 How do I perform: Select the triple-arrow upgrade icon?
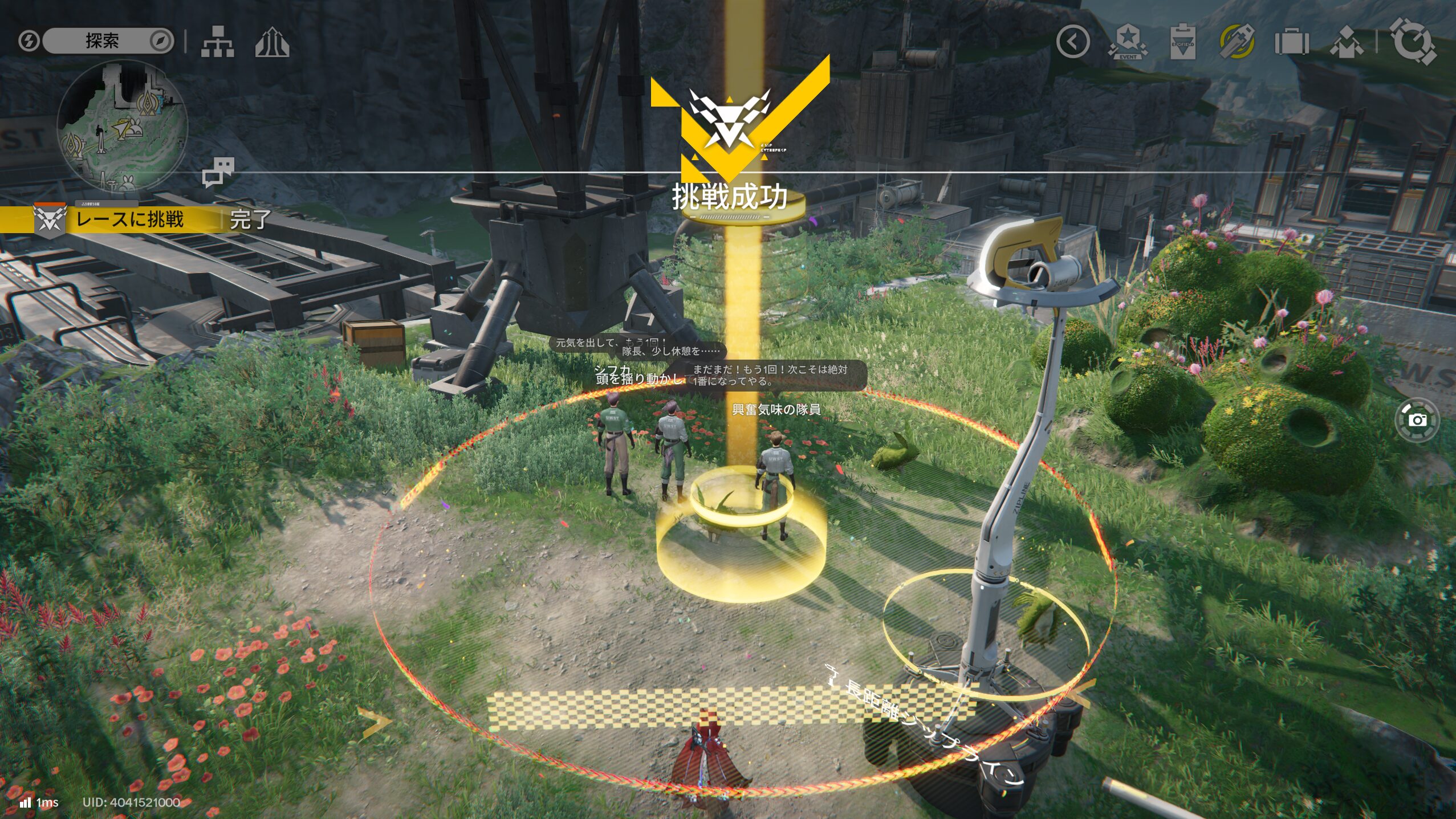pyautogui.click(x=272, y=42)
